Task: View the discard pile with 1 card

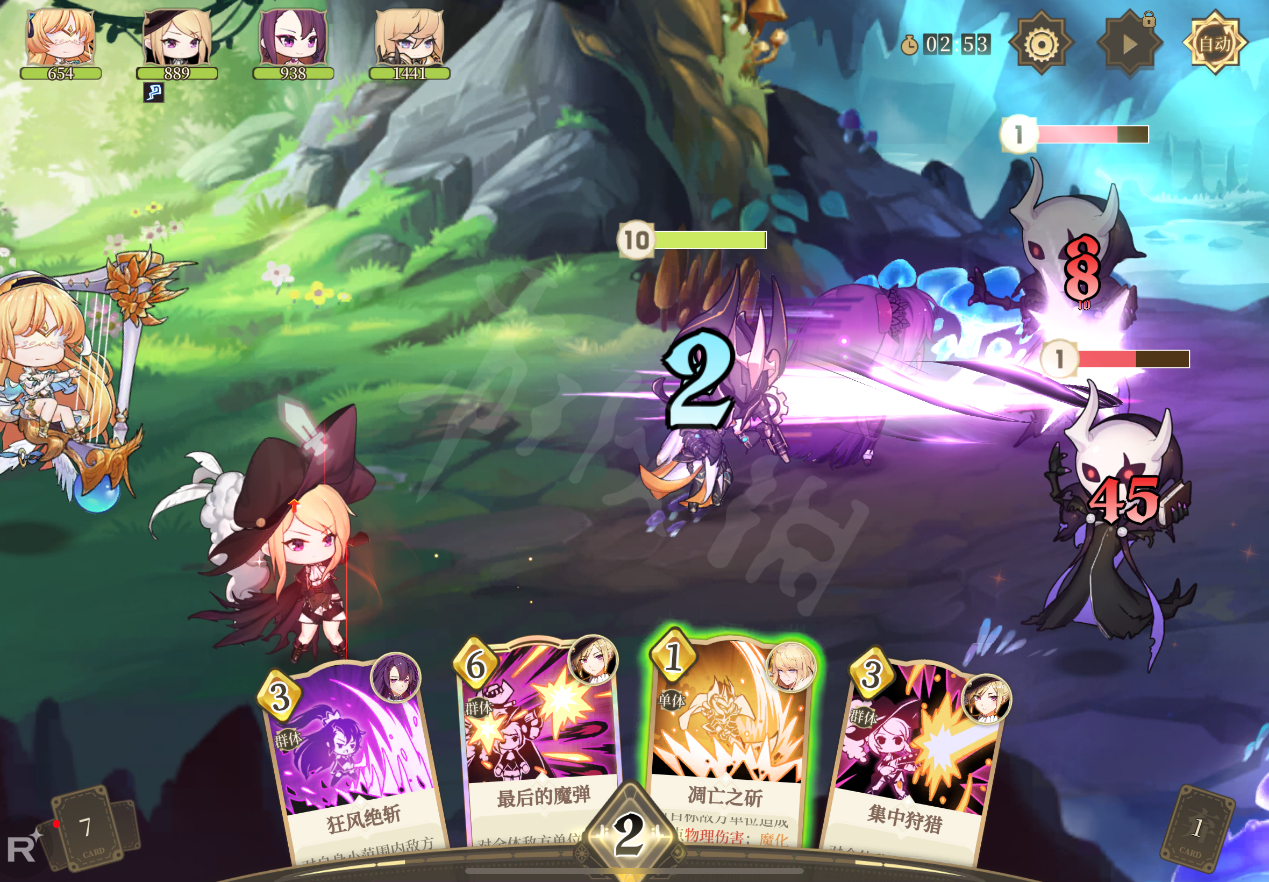Action: point(1197,827)
